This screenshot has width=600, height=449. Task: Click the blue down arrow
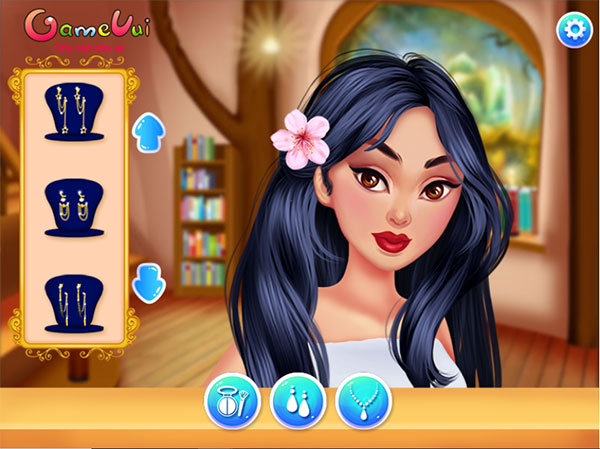(149, 281)
